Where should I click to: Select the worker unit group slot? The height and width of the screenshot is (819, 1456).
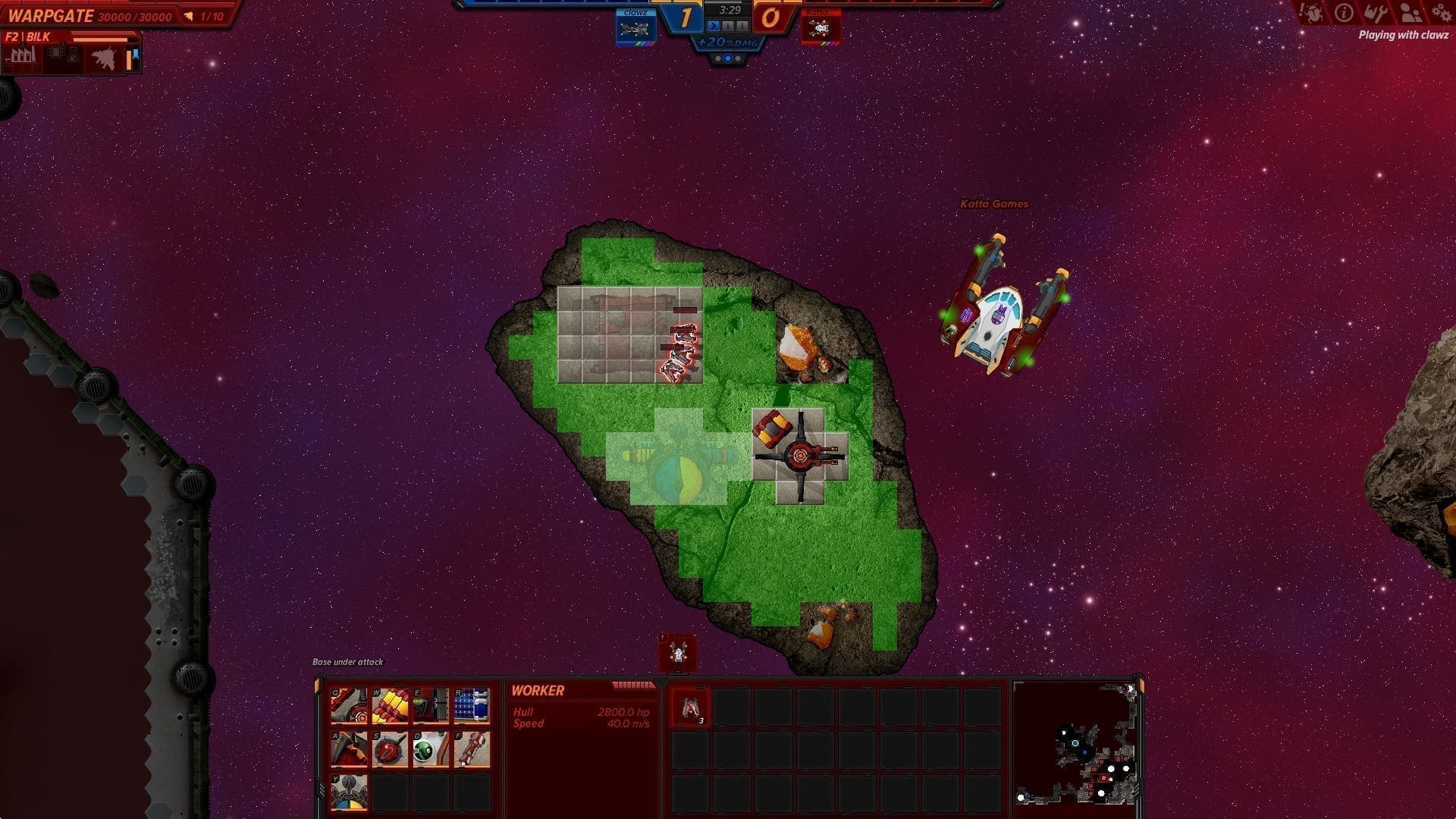pyautogui.click(x=690, y=709)
